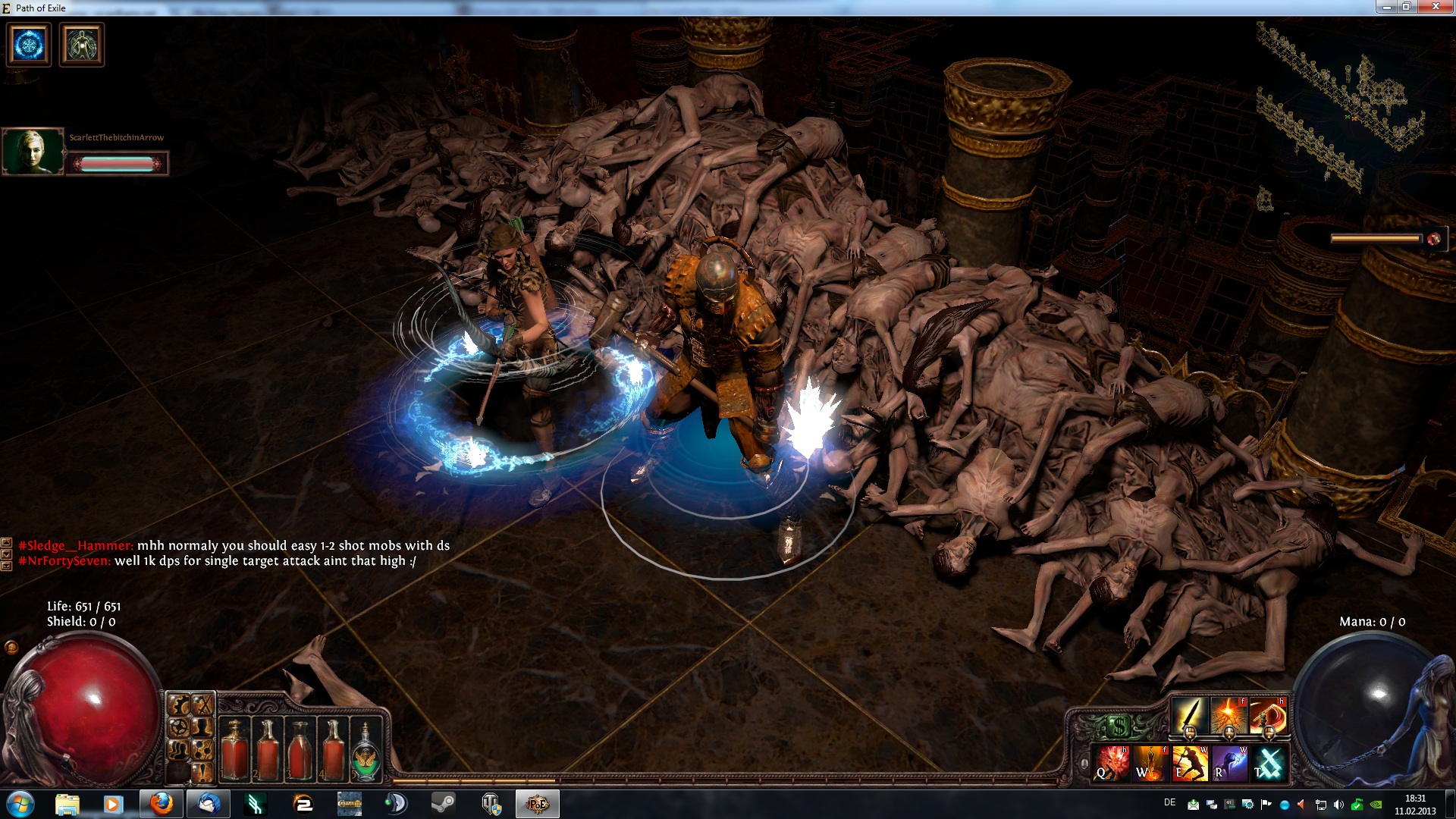Use the third life flask
This screenshot has height=819, width=1456.
(x=300, y=749)
